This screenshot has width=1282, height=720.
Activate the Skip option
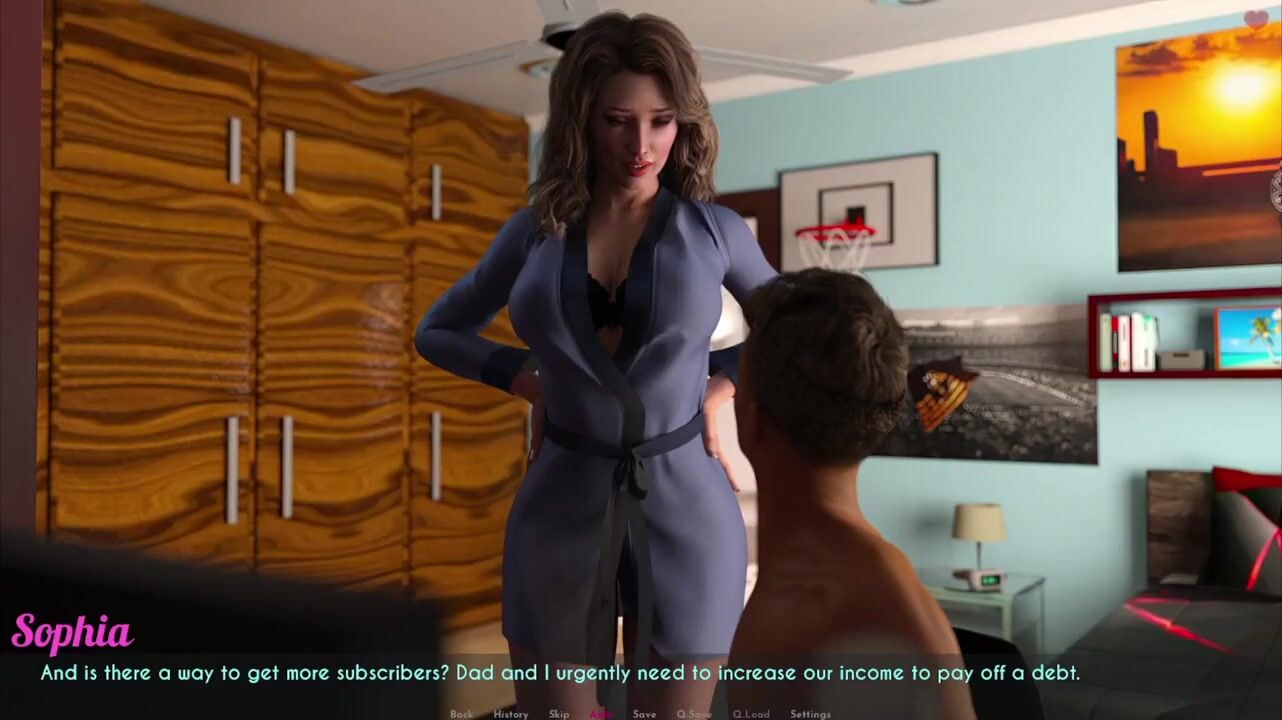coord(559,714)
